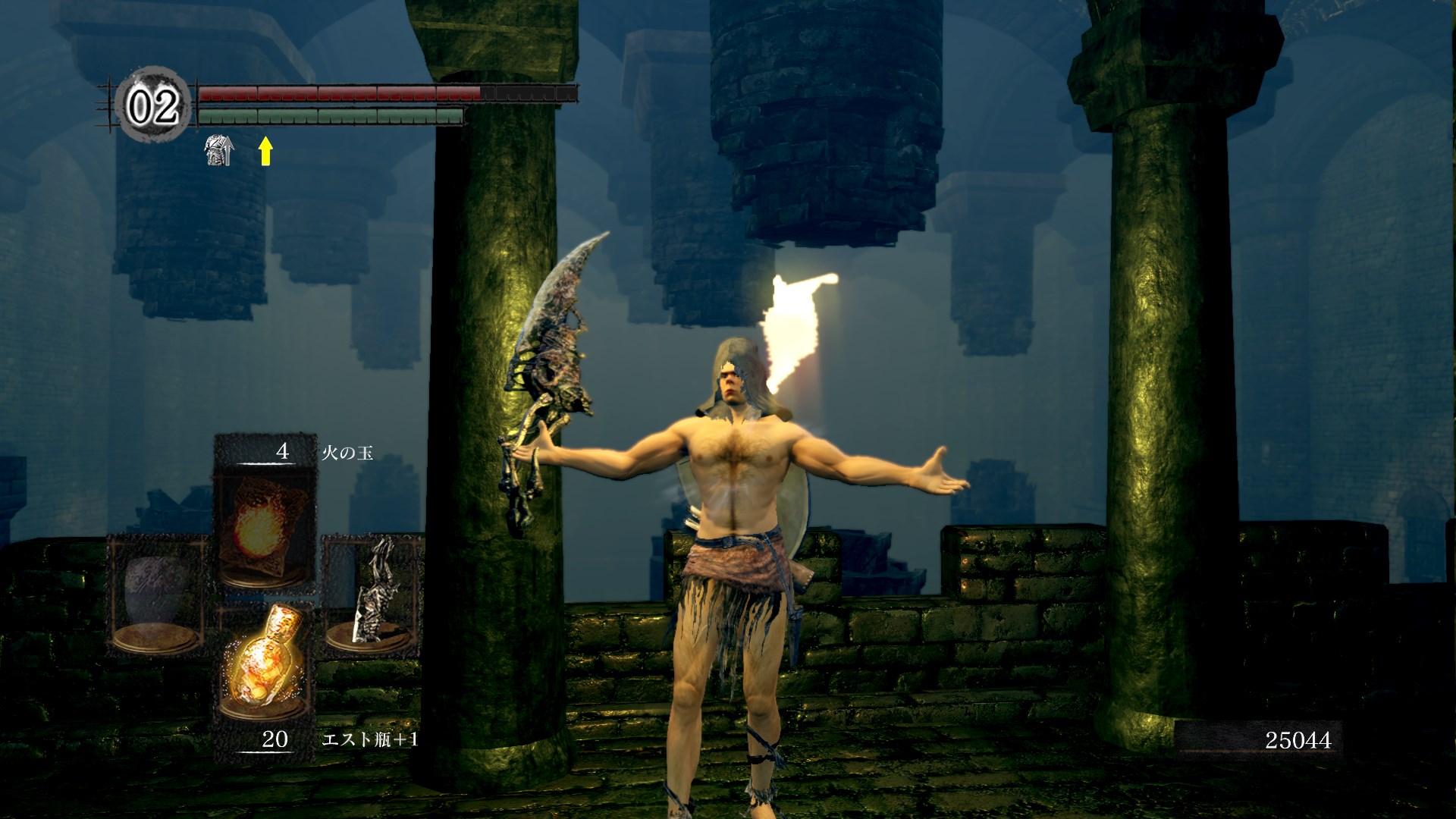Select the Fire Orb spell slot
The width and height of the screenshot is (1456, 819).
pyautogui.click(x=264, y=523)
